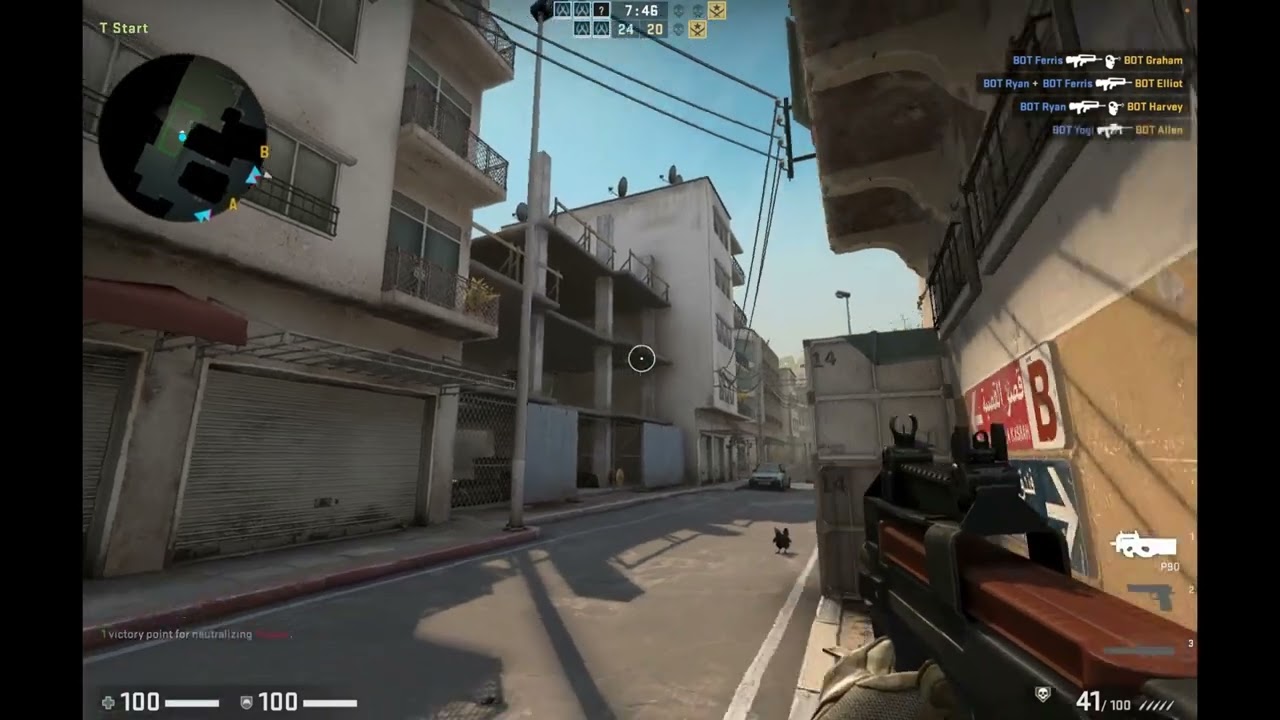Viewport: 1280px width, 720px height.
Task: Select the pistol icon in slot 2
Action: 1152,596
